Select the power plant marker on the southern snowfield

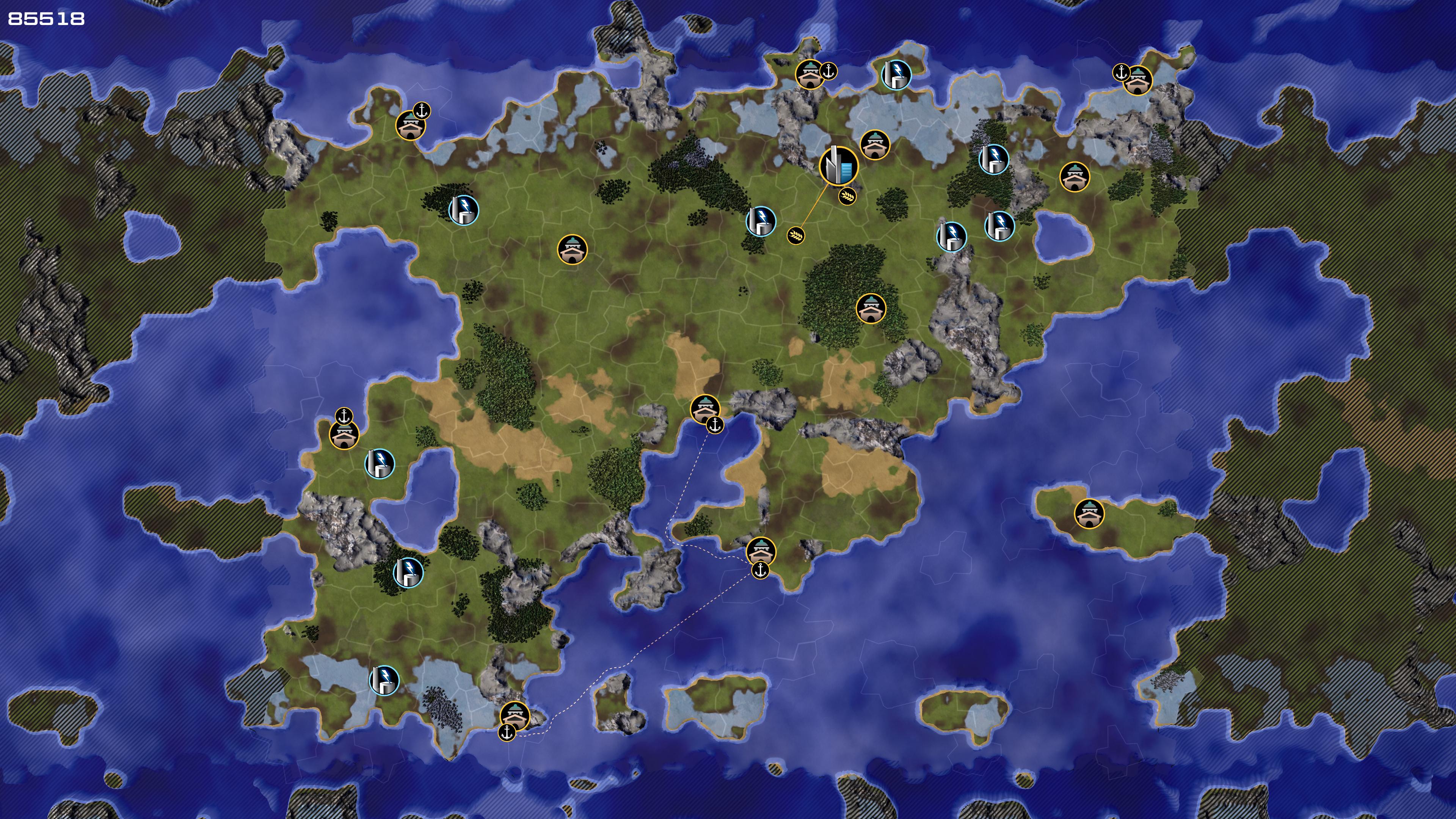coord(384,681)
